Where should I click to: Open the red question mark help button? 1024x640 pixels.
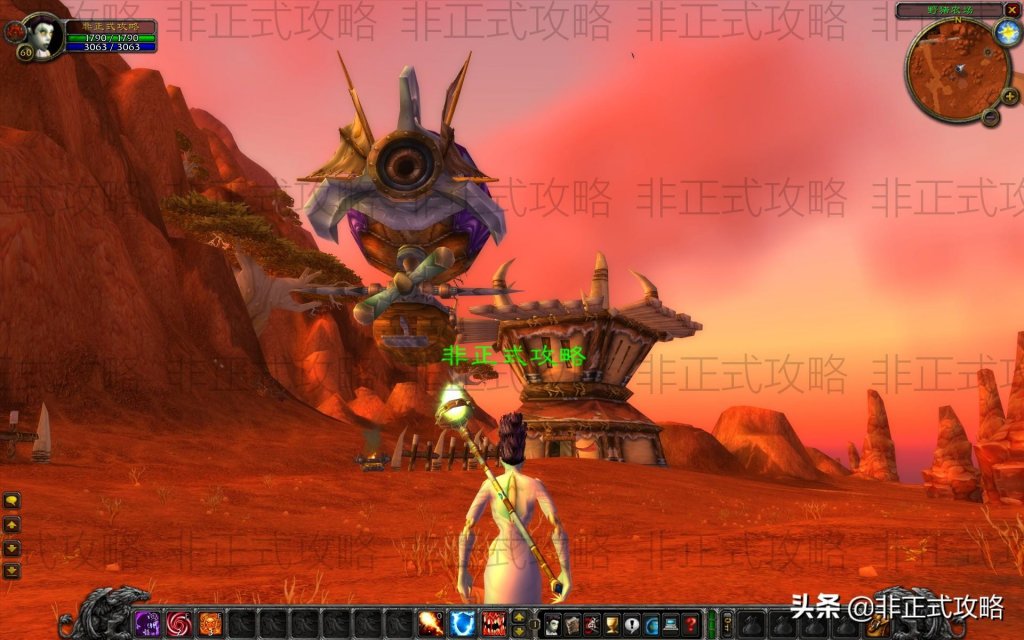pyautogui.click(x=690, y=624)
